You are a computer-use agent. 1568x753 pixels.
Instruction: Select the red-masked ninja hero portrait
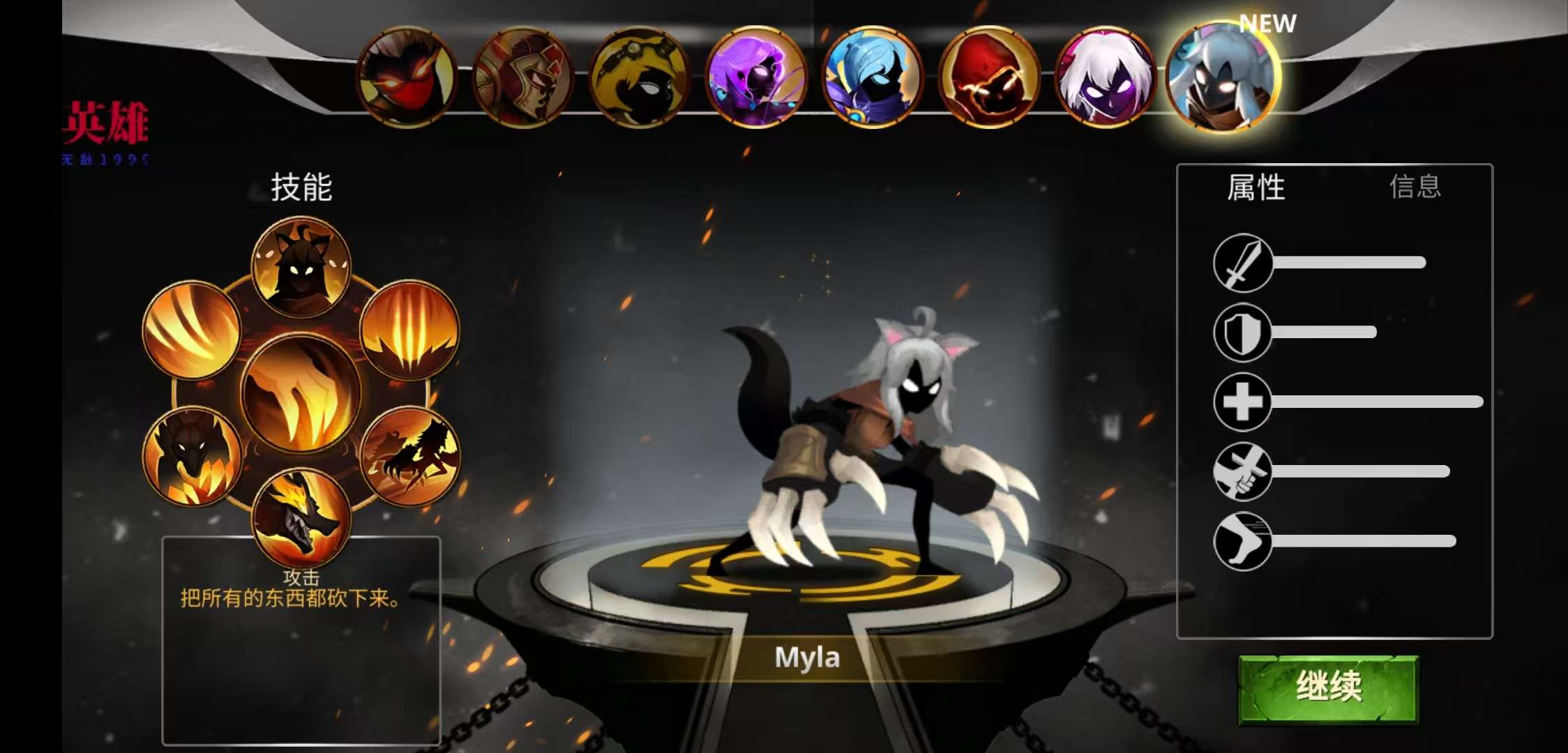pyautogui.click(x=406, y=78)
